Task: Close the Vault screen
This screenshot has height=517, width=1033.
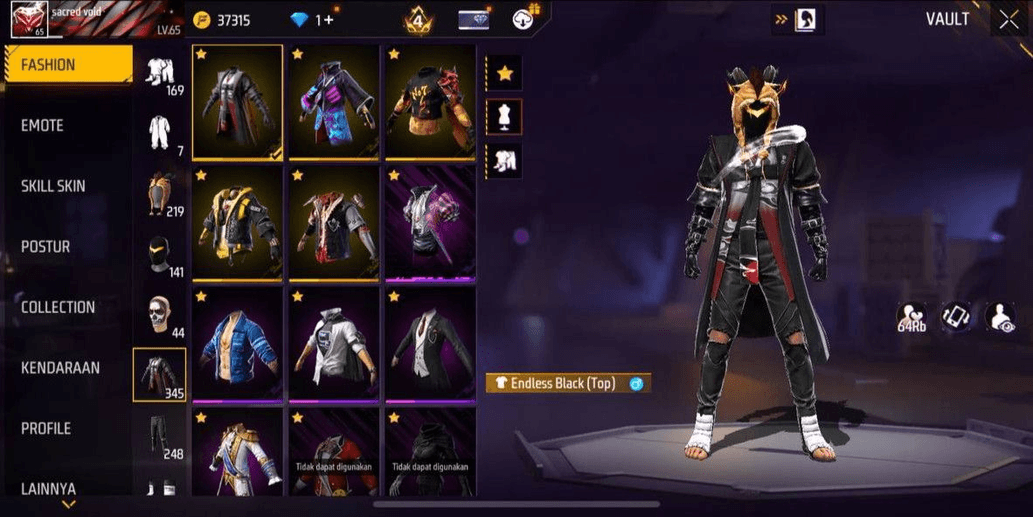Action: pyautogui.click(x=1008, y=20)
